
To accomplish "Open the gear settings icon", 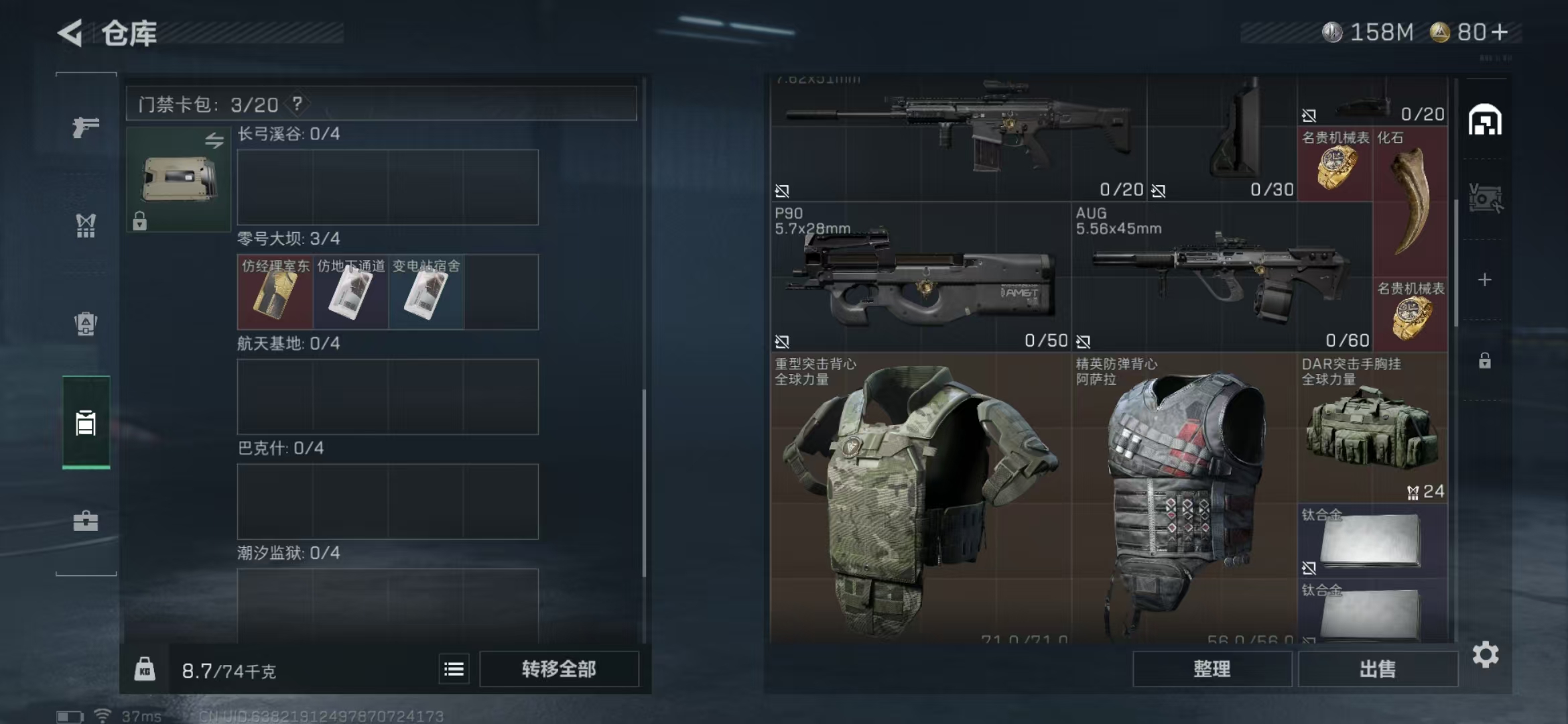I will pyautogui.click(x=1485, y=655).
